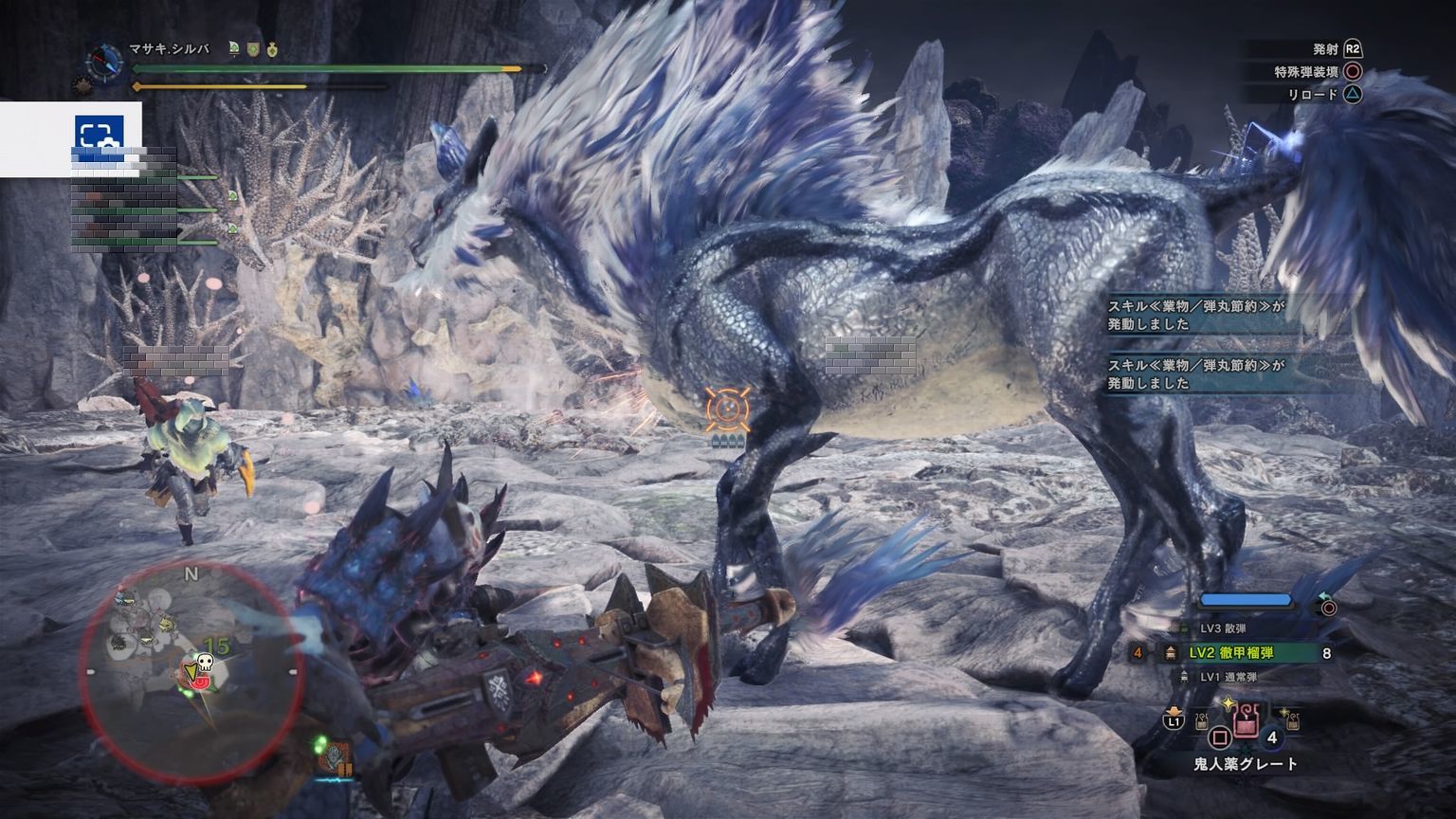1456x819 pixels.
Task: Click the quest timer compass icon
Action: tap(103, 62)
